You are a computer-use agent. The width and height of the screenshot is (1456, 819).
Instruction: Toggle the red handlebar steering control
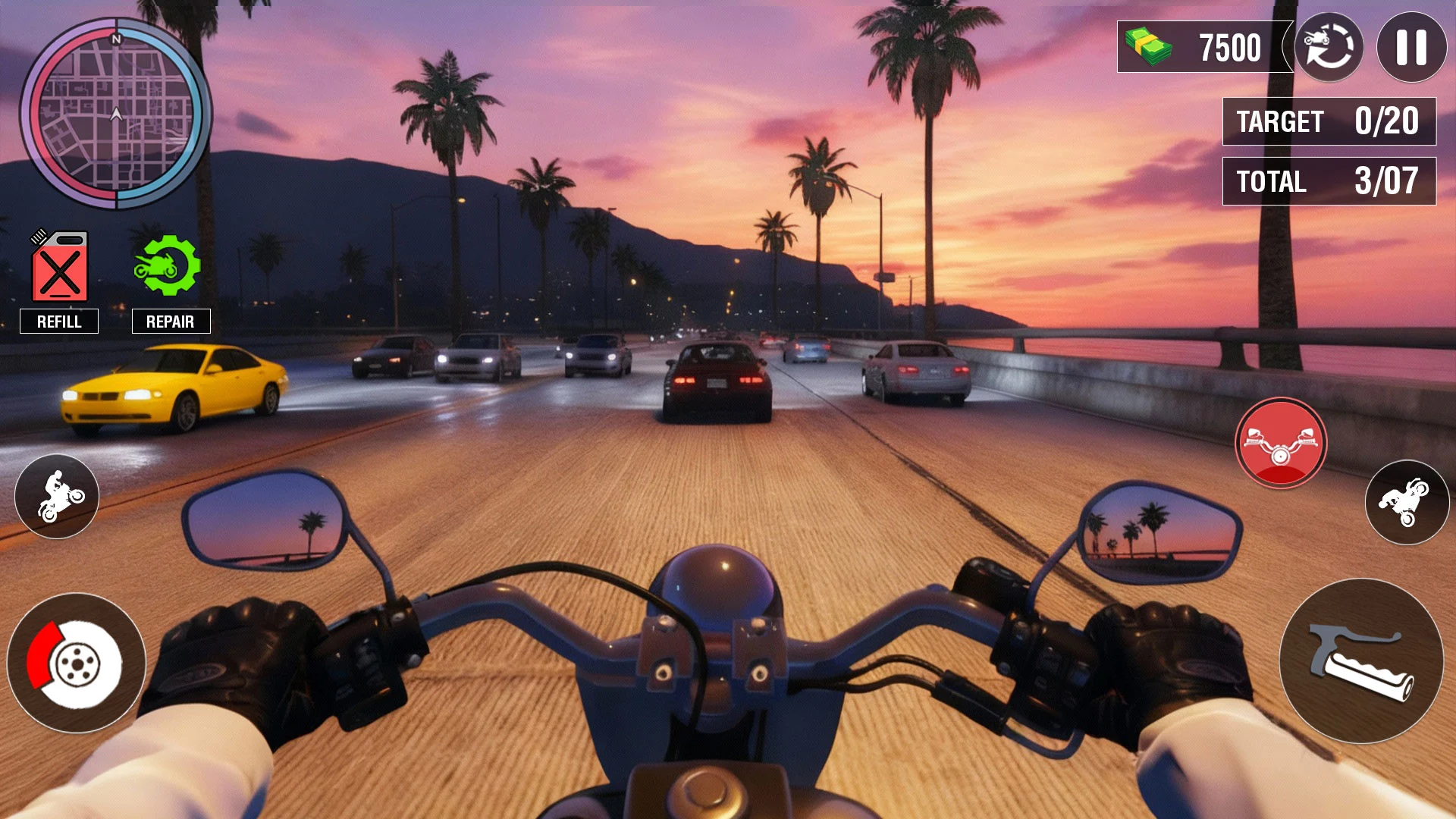(x=1281, y=444)
